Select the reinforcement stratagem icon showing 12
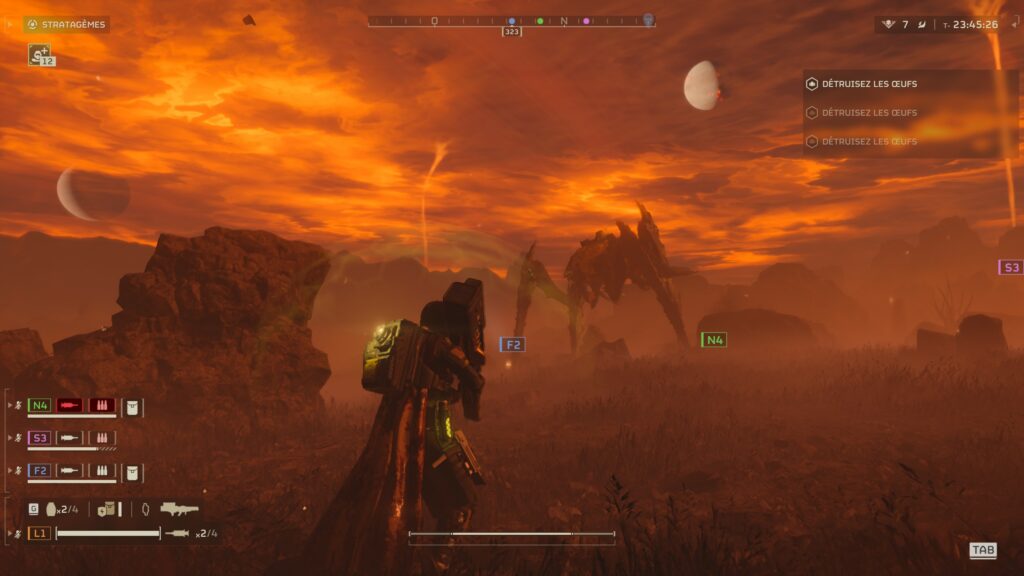1024x576 pixels. pyautogui.click(x=41, y=55)
